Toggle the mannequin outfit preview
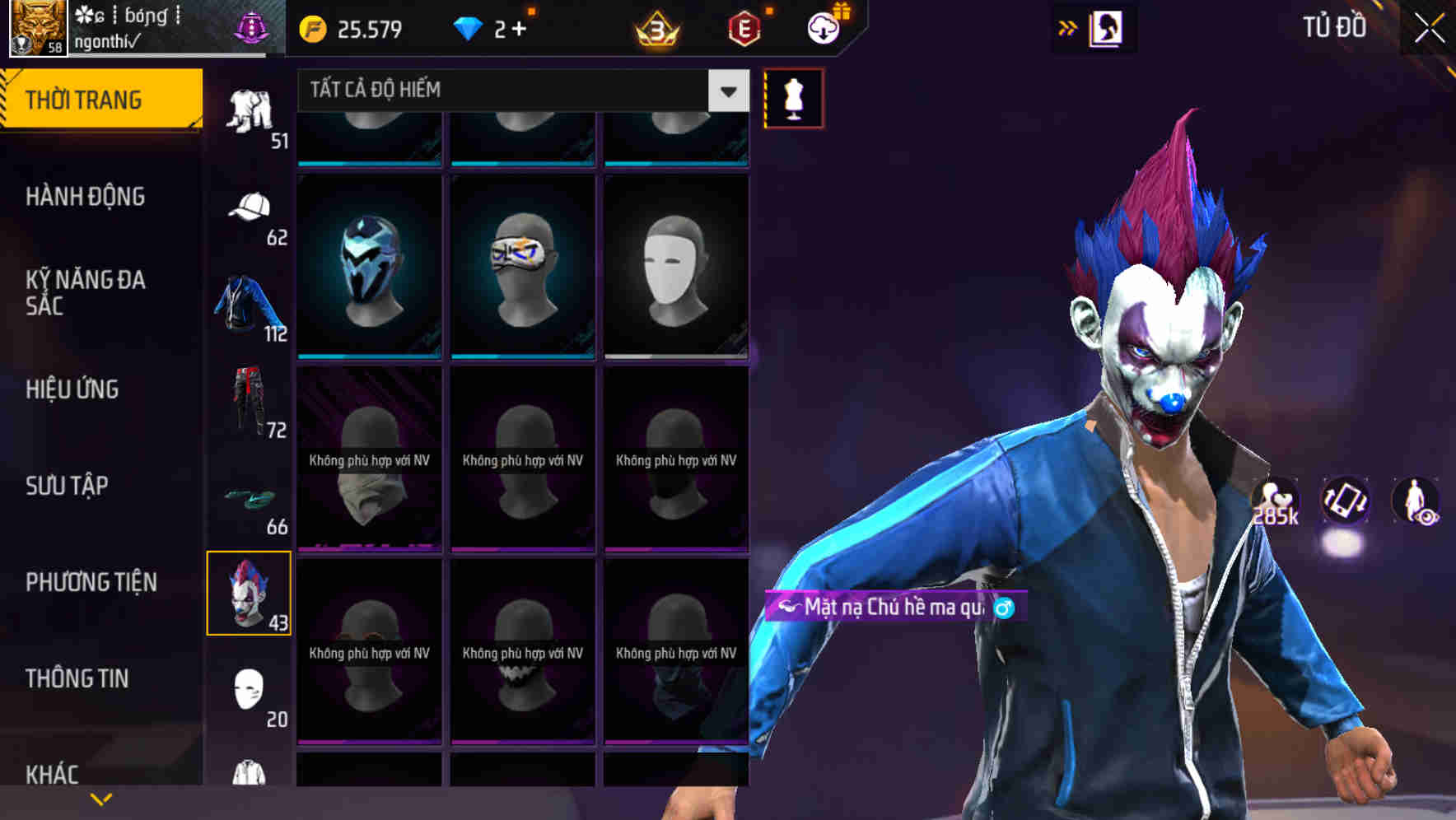 tap(792, 97)
